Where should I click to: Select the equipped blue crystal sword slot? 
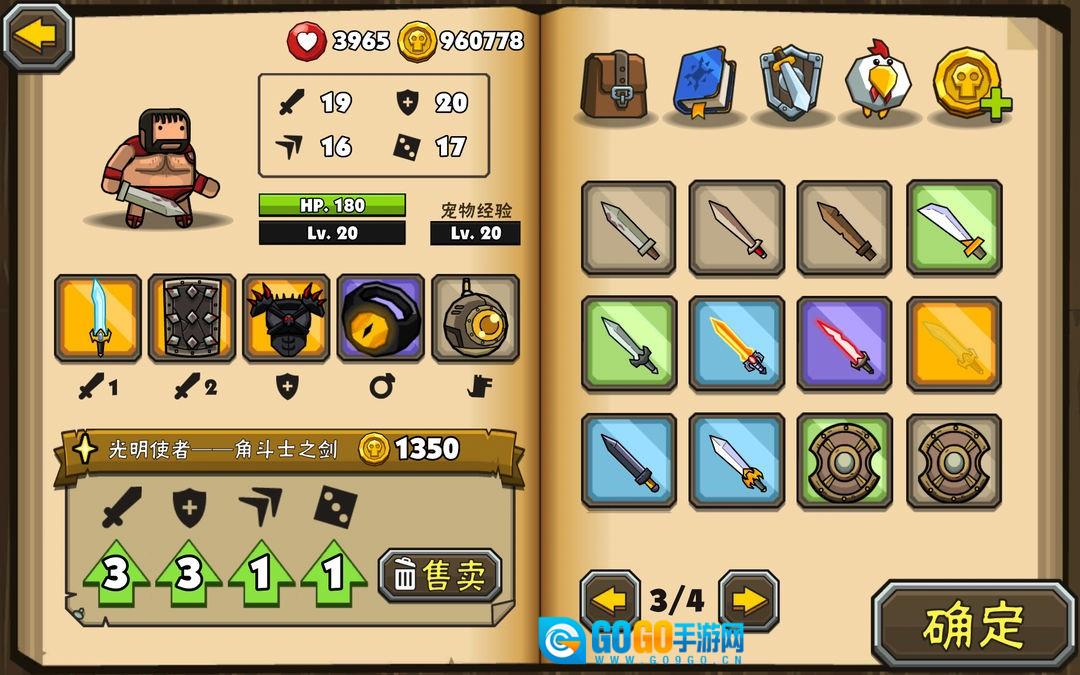(98, 318)
